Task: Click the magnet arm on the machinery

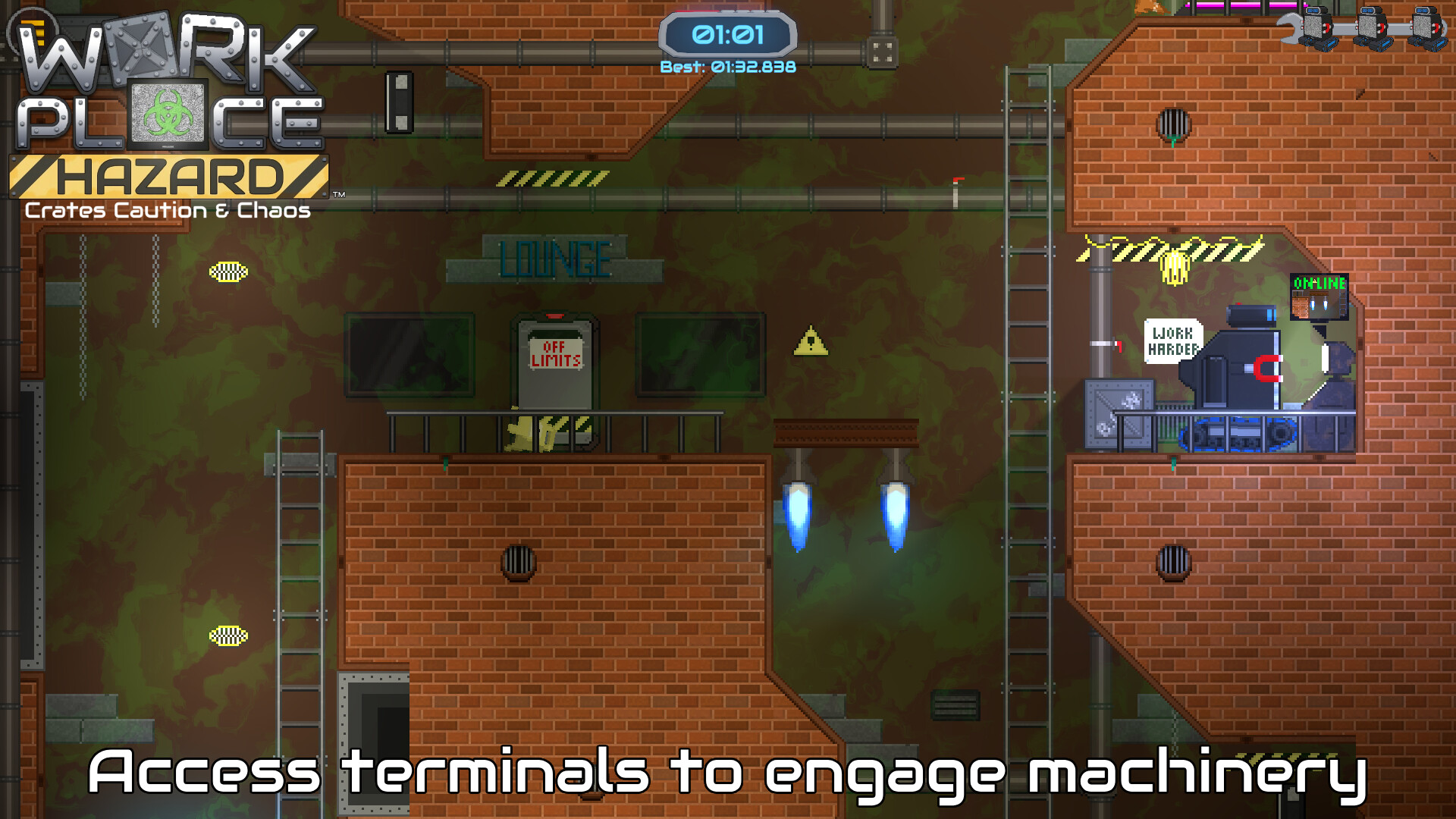Action: click(1264, 369)
